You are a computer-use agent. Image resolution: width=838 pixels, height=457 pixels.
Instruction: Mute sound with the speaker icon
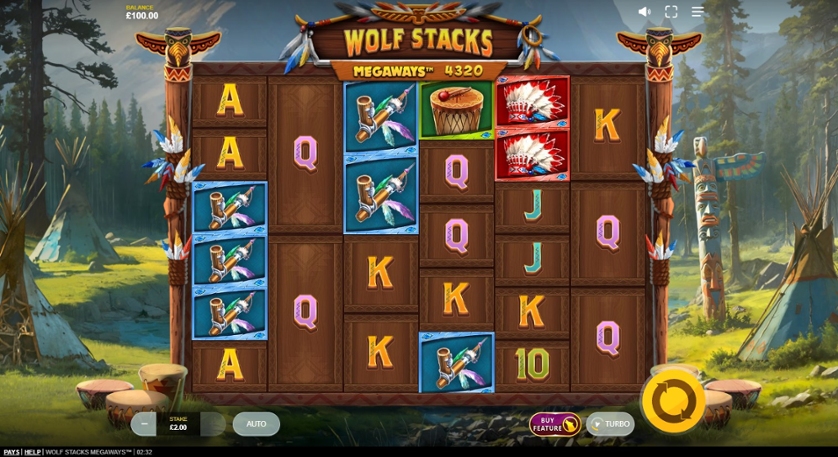[644, 12]
